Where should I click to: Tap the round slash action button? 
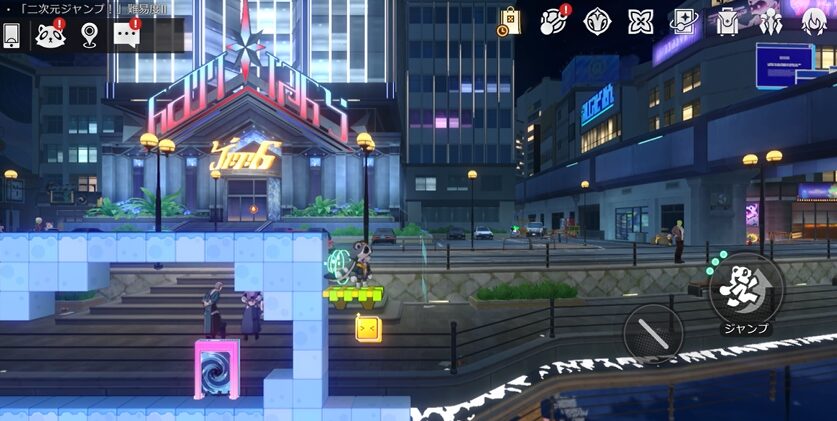click(x=653, y=332)
